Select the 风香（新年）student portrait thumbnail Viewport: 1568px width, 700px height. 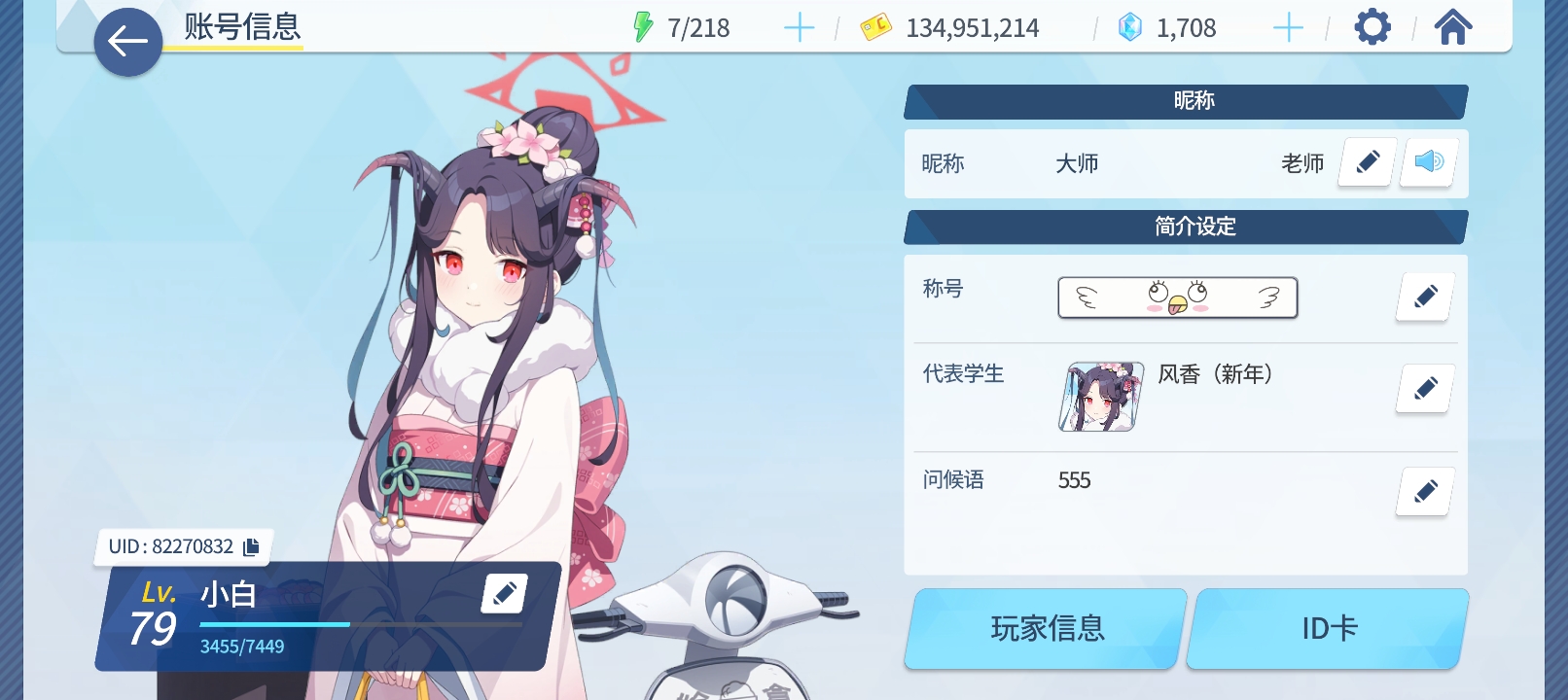(x=1098, y=397)
